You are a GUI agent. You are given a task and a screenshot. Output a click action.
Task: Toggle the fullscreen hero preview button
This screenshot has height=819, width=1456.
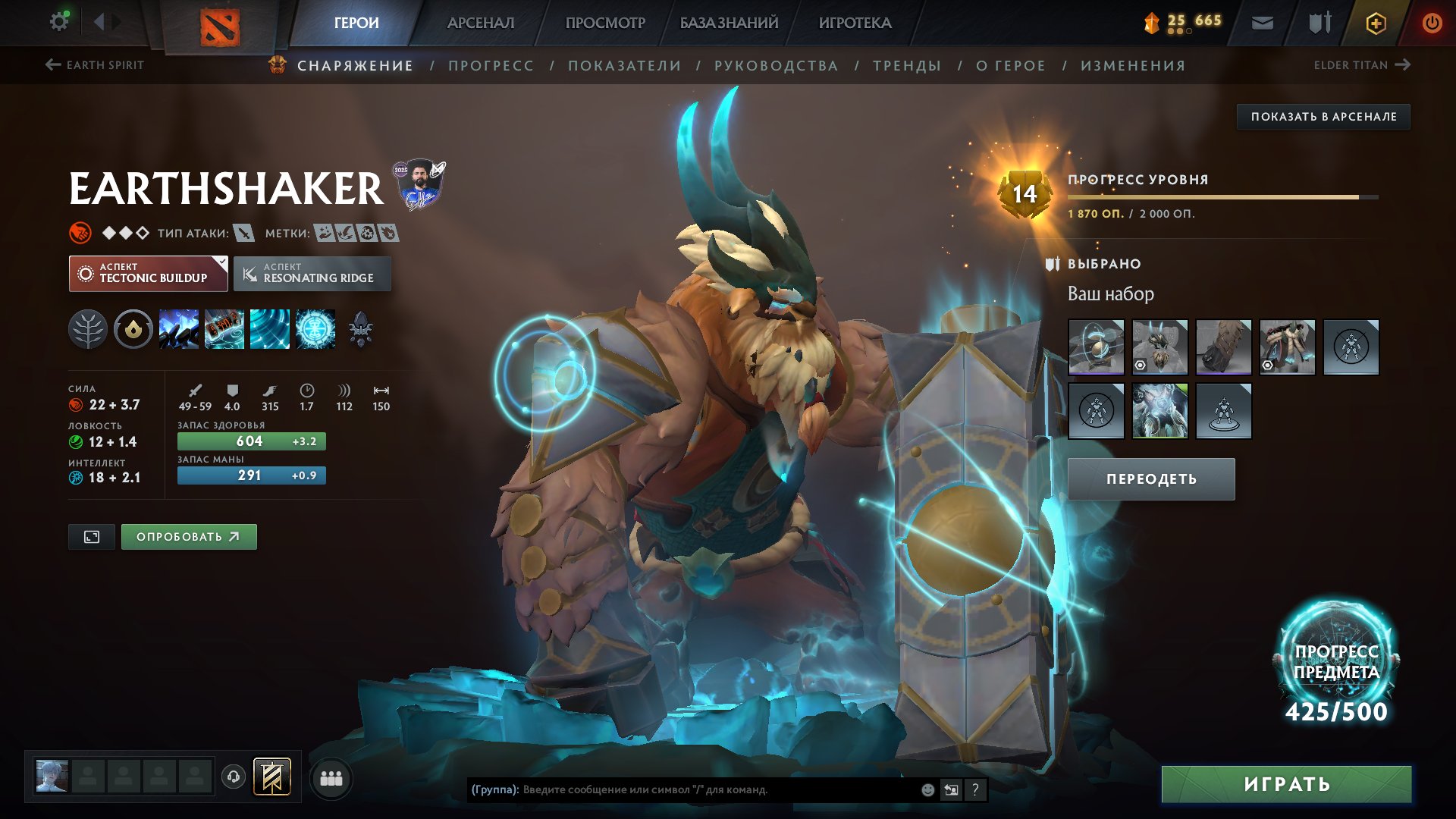(x=91, y=537)
